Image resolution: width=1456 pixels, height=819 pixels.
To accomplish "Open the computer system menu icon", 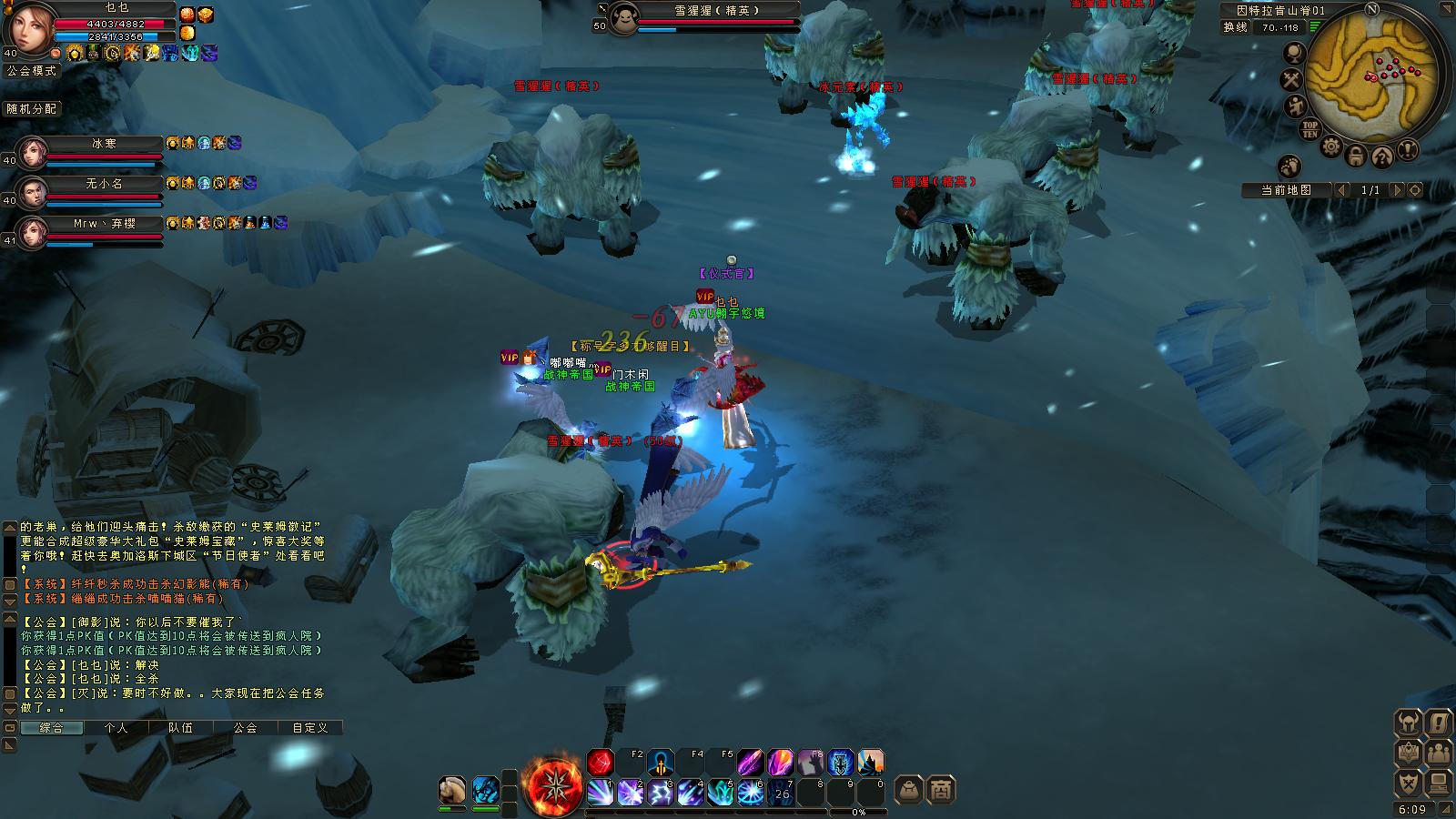I will (x=1439, y=783).
